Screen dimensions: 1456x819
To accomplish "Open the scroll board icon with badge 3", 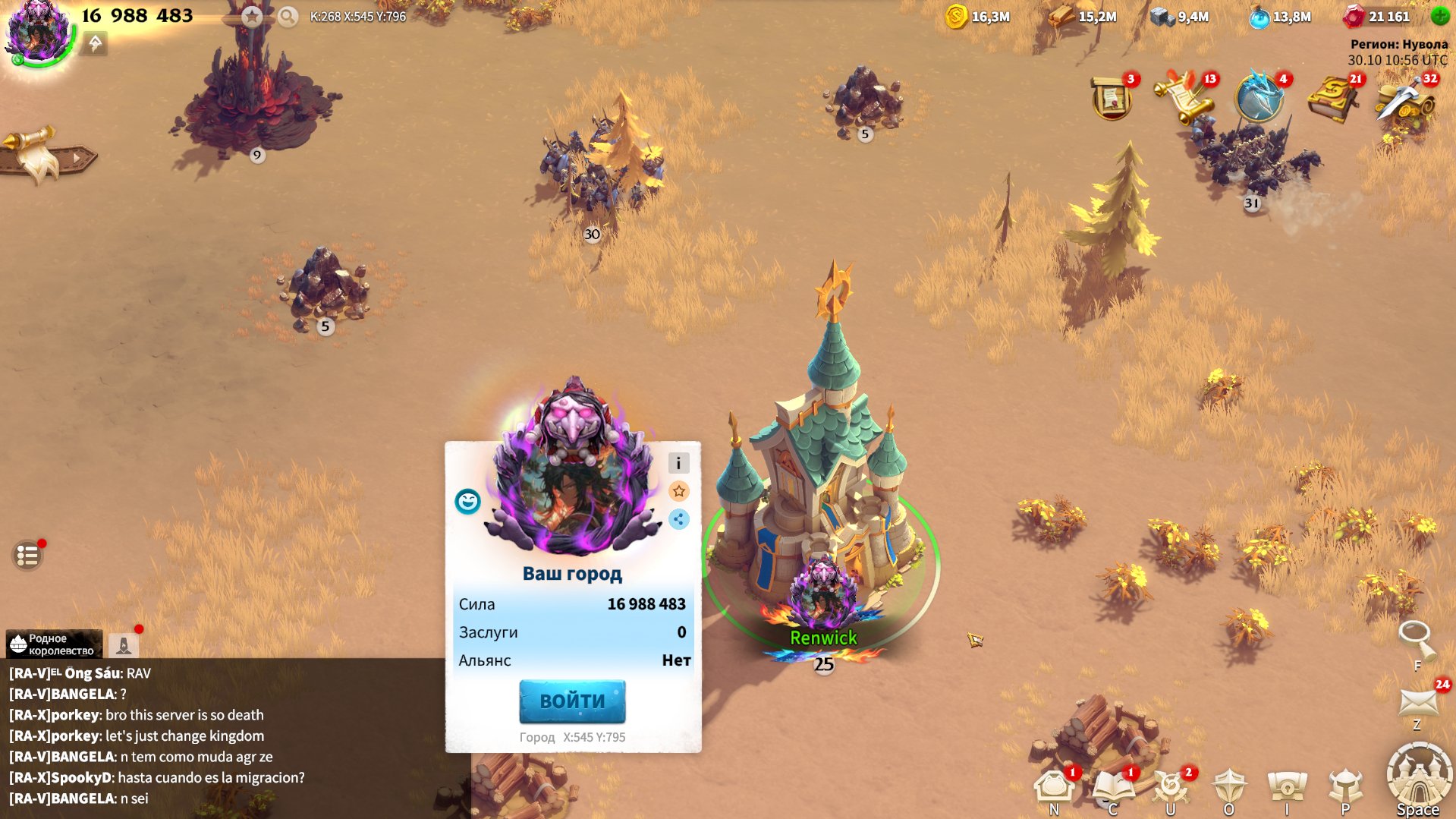I will pos(1112,98).
